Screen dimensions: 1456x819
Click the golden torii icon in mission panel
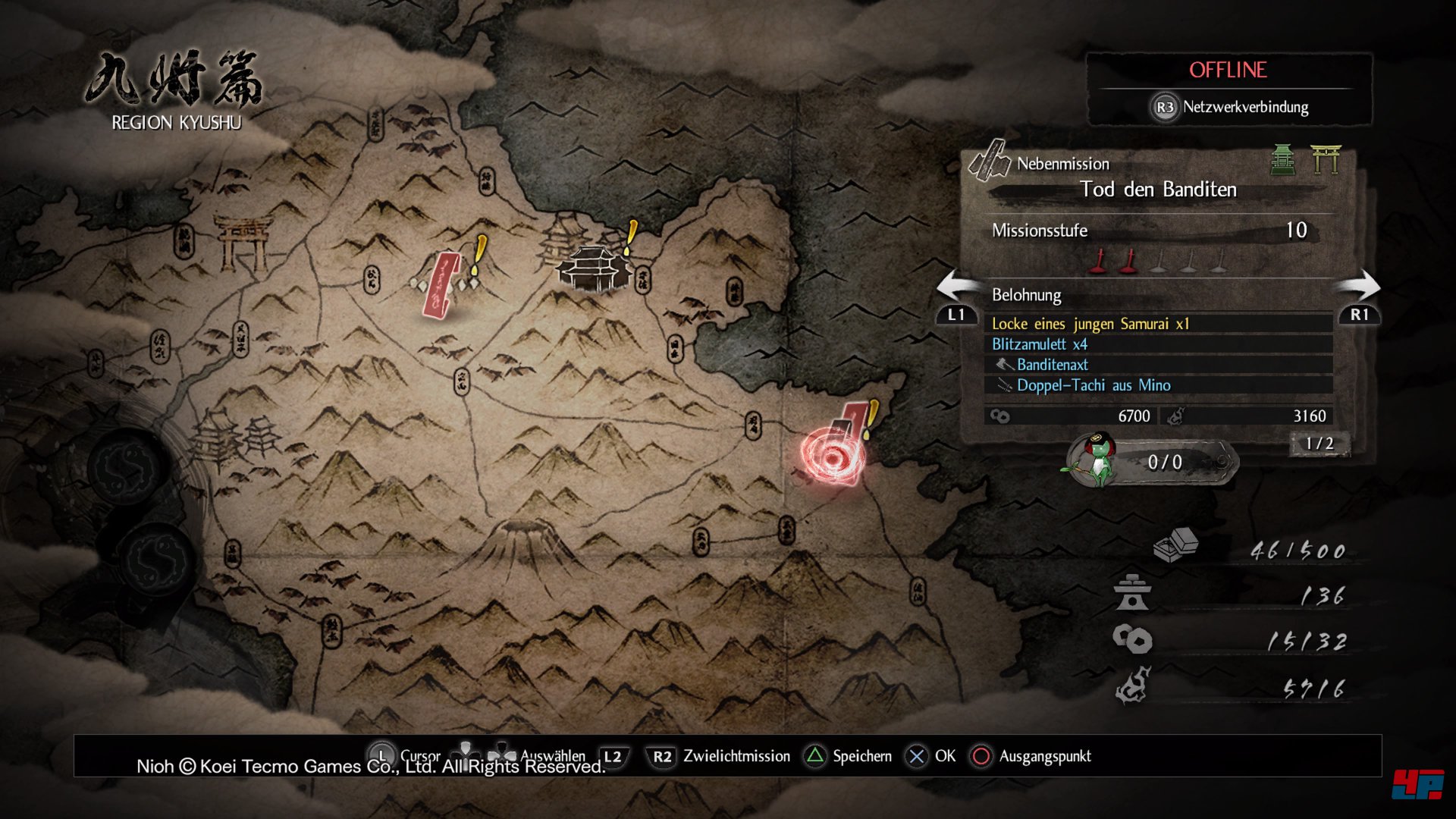pos(1326,159)
